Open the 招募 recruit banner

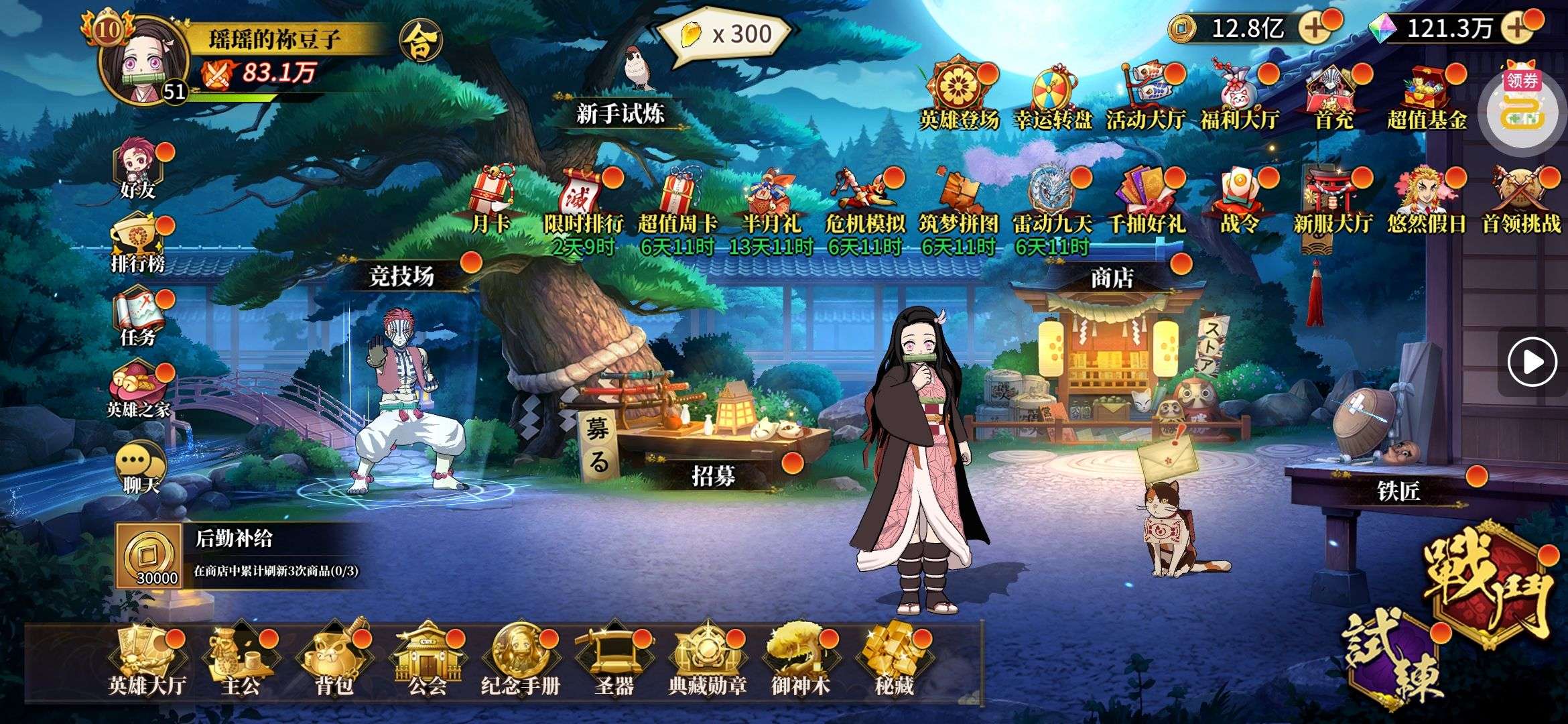[713, 476]
